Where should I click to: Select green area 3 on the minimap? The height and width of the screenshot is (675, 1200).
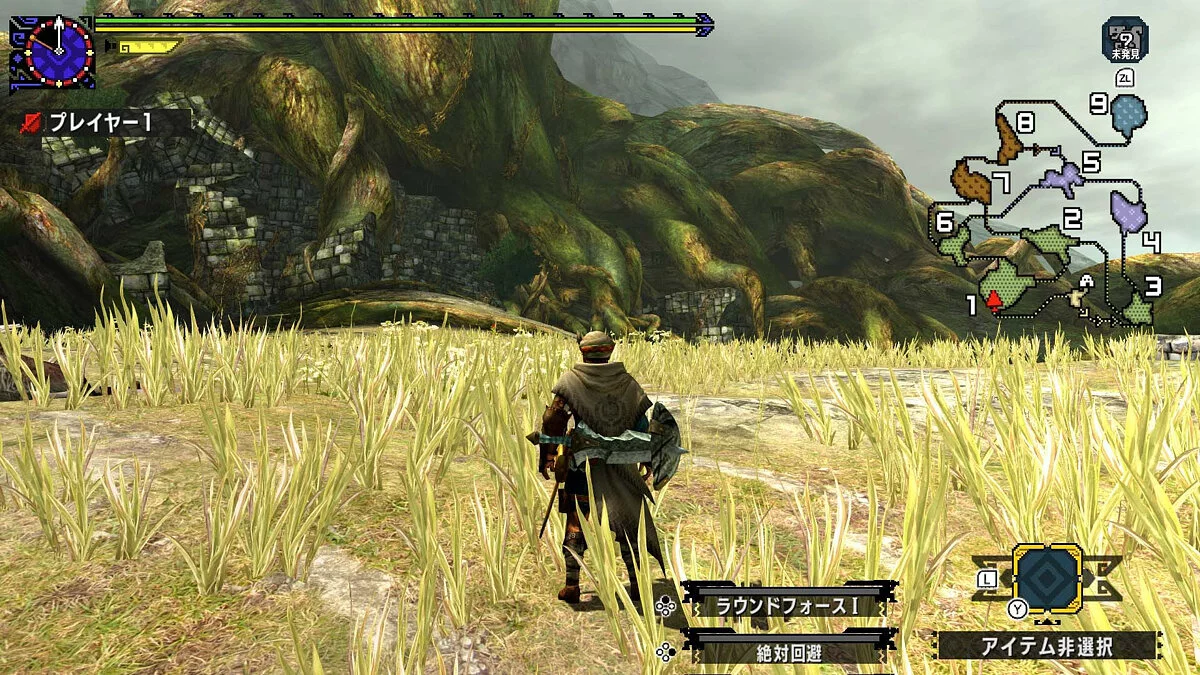click(1138, 310)
